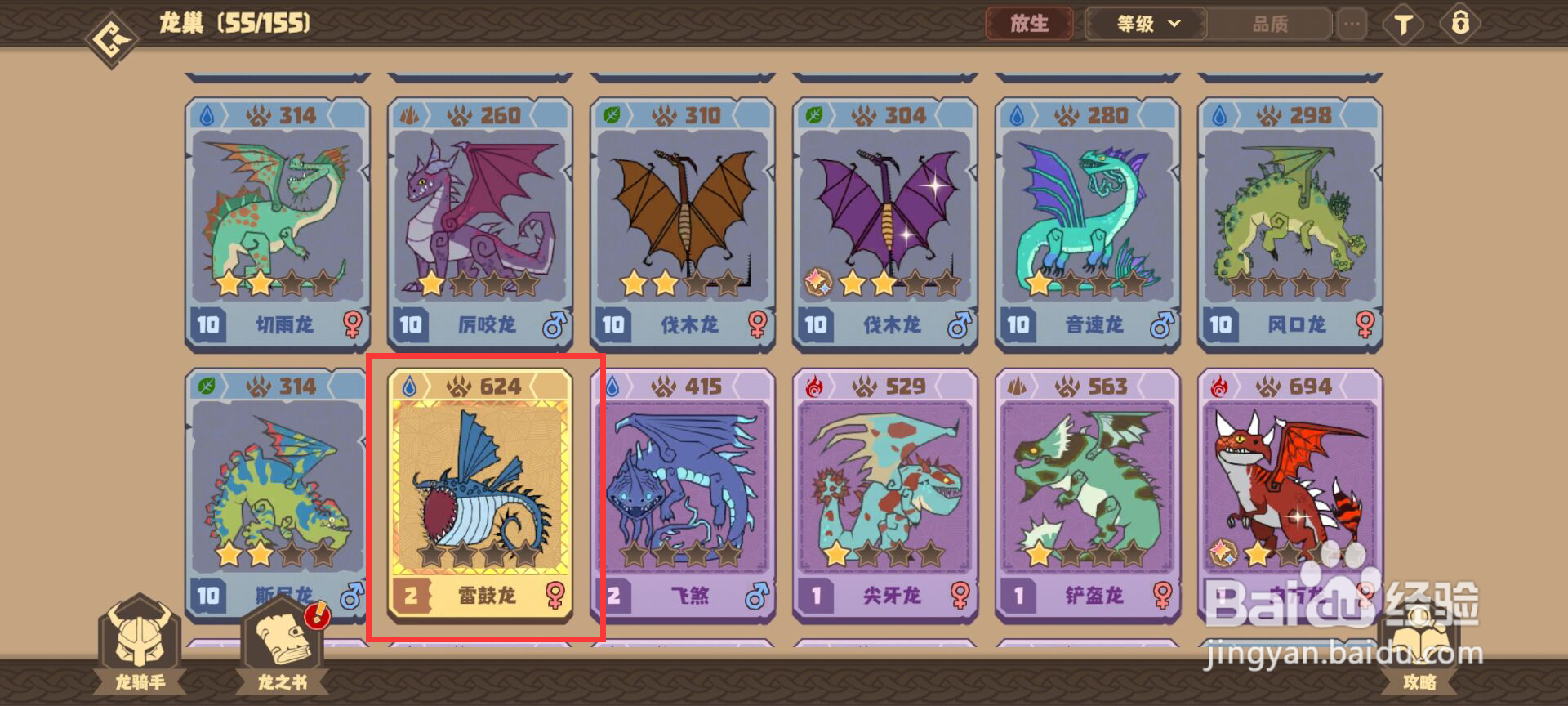
Task: Switch to the 品质 sorting tab
Action: pyautogui.click(x=1270, y=24)
